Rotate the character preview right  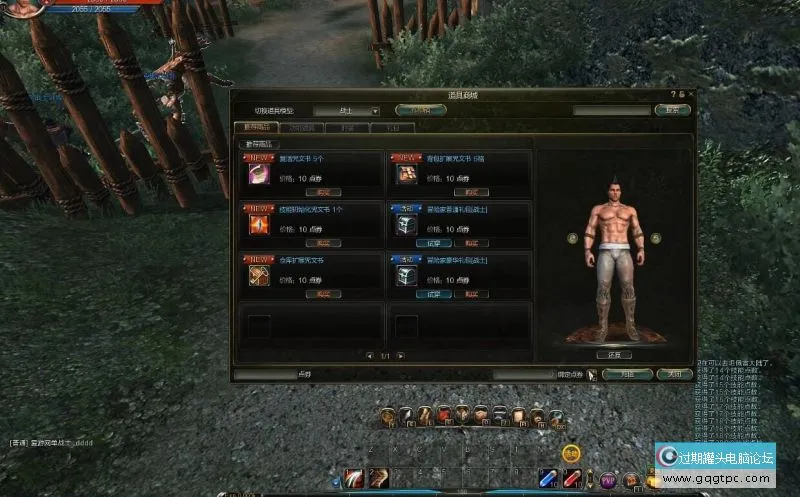click(x=656, y=238)
